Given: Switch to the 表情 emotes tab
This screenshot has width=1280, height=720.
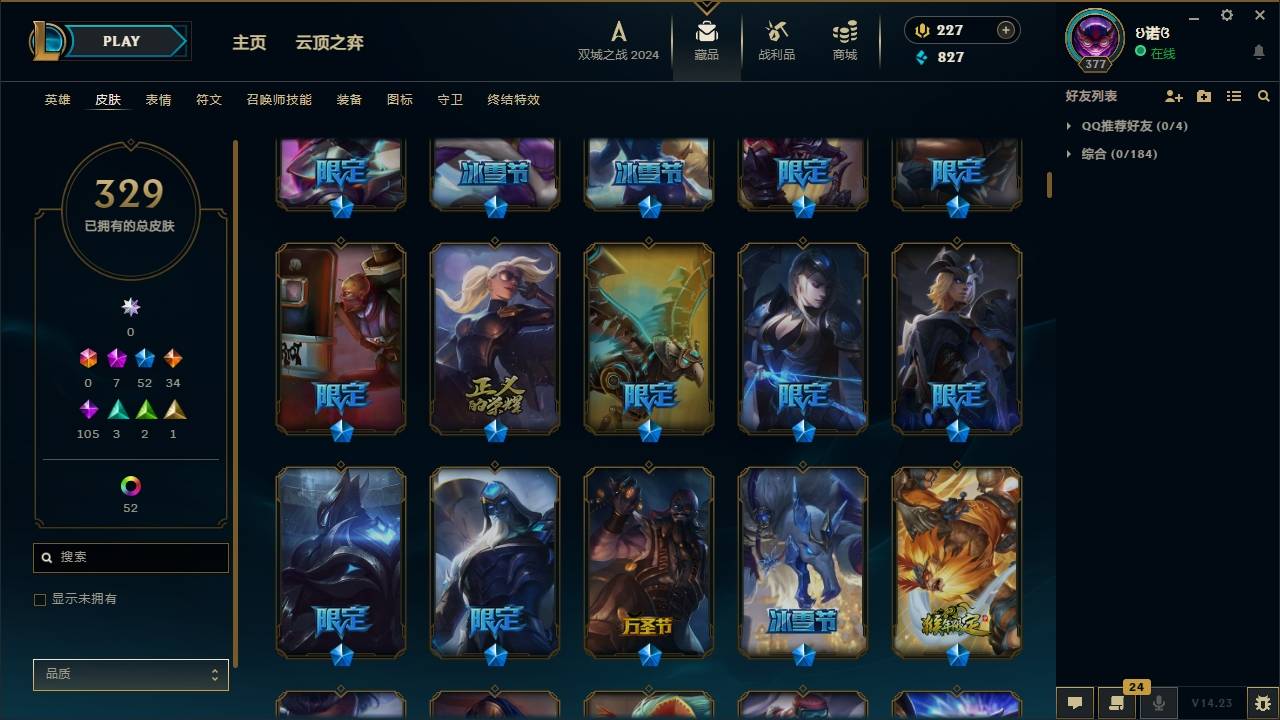Looking at the screenshot, I should [159, 100].
